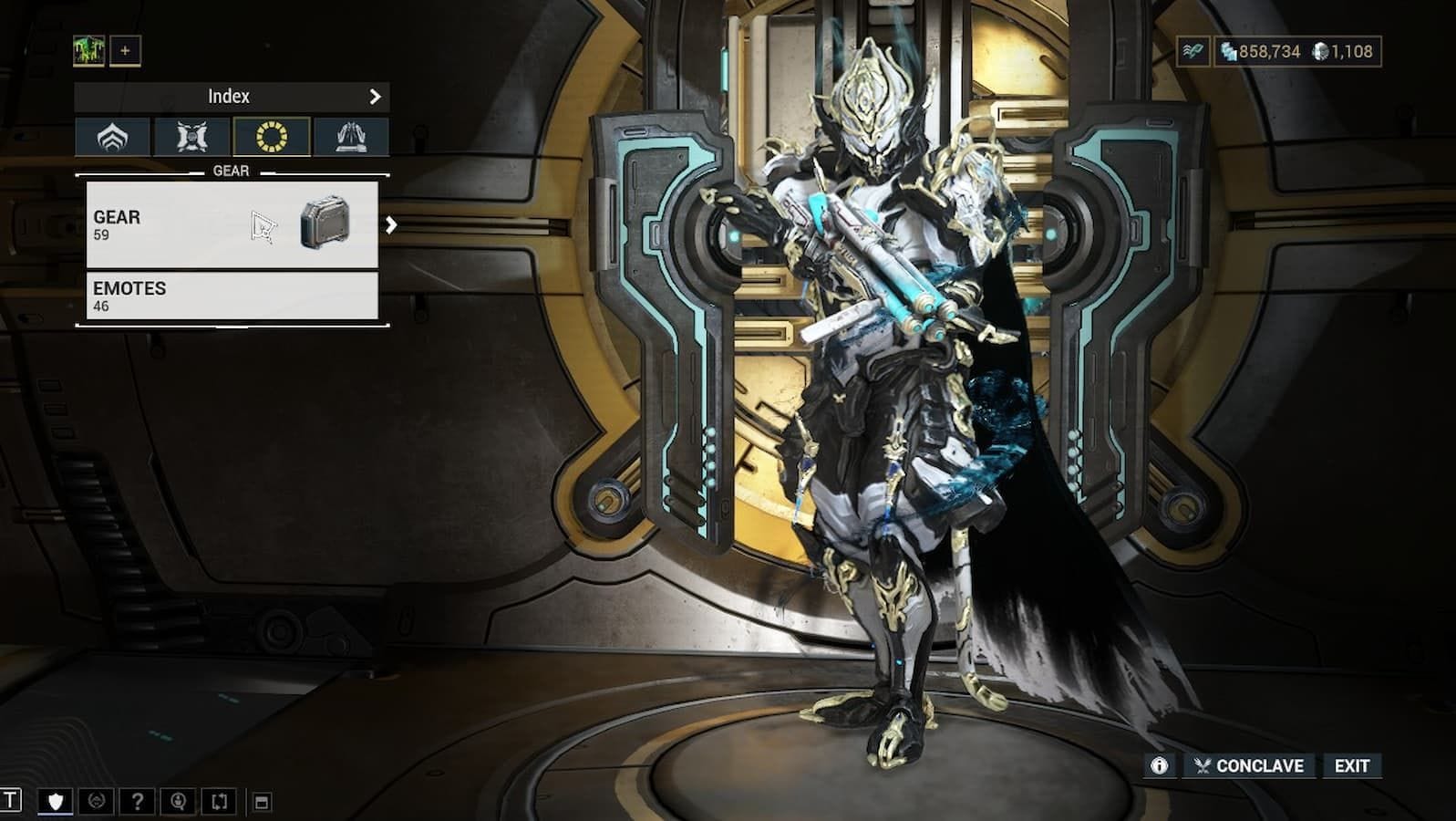Click the info circle icon next to Conclave
Viewport: 1456px width, 821px height.
tap(1159, 765)
